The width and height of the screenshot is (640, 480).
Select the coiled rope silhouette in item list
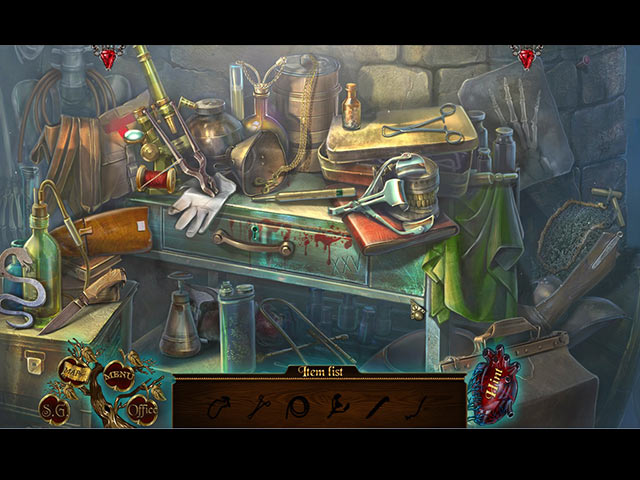[x=296, y=407]
